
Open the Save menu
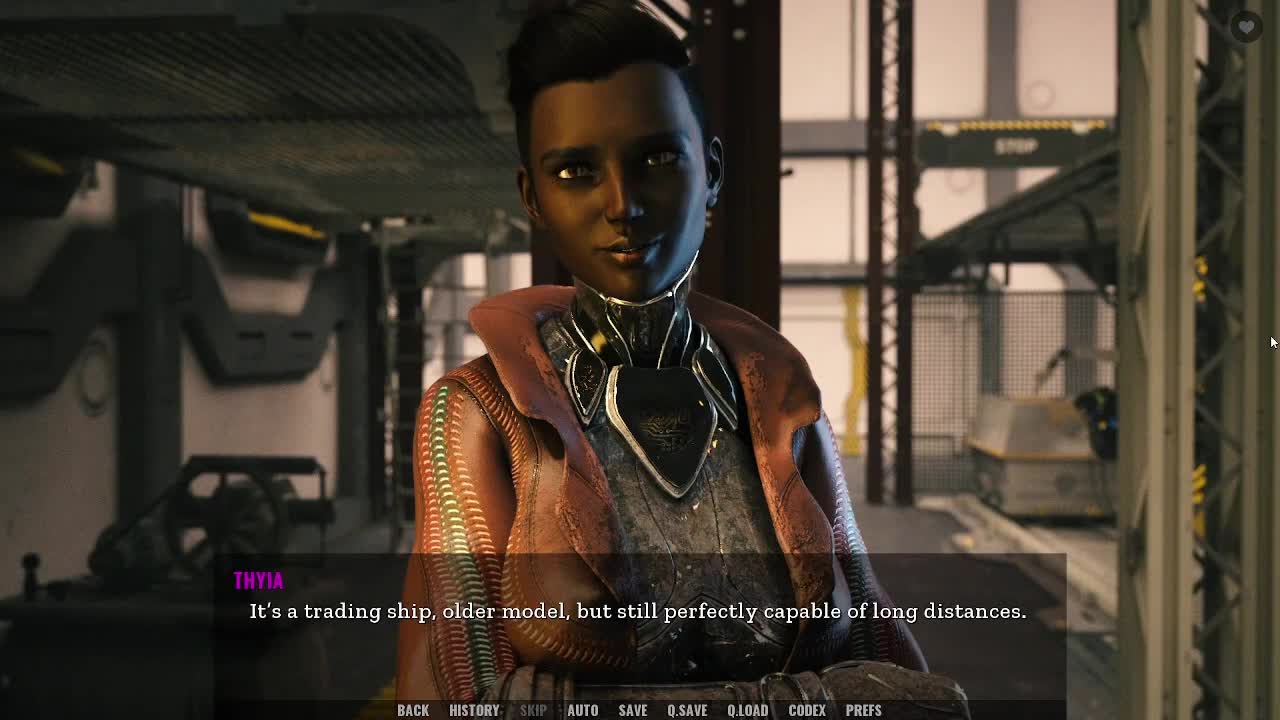coord(633,710)
